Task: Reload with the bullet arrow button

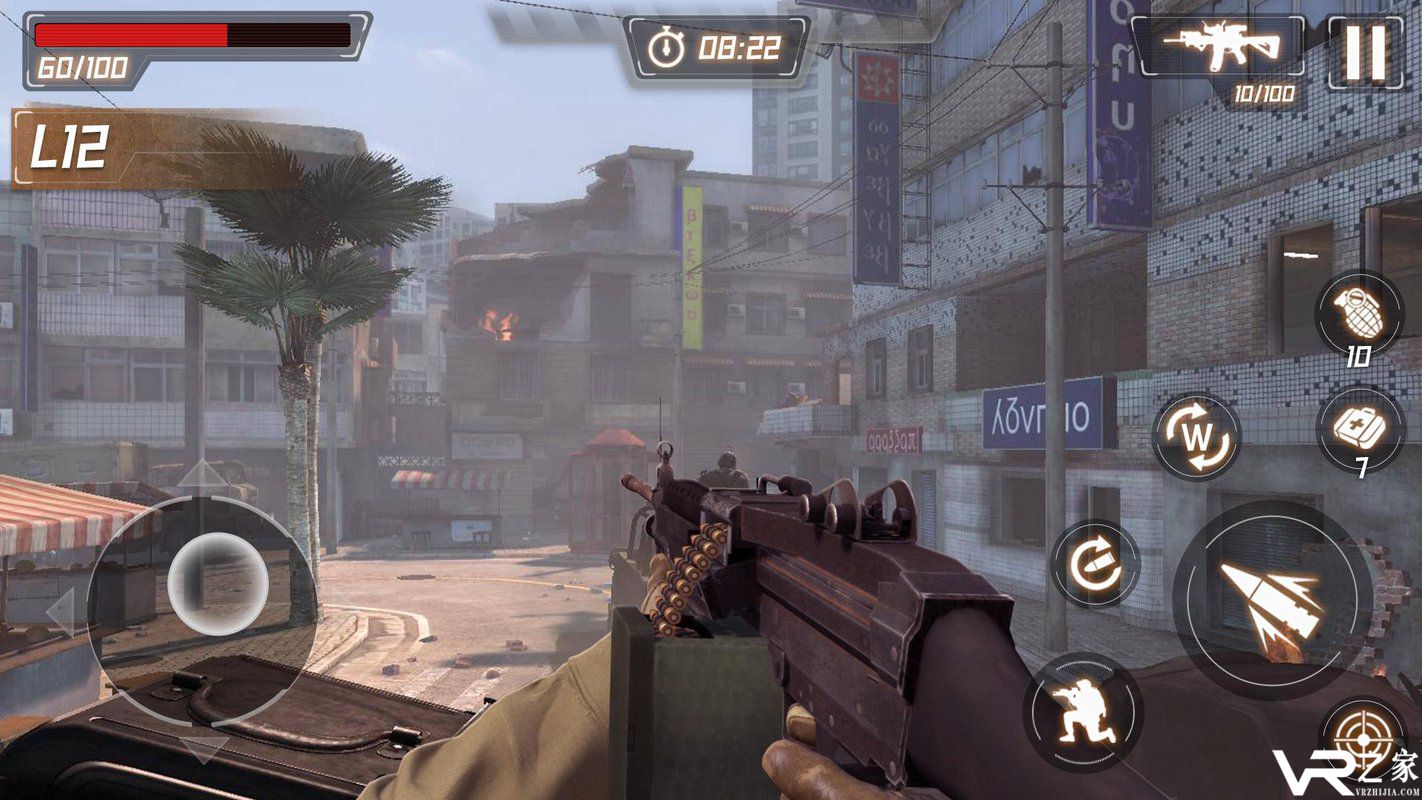Action: pyautogui.click(x=1095, y=565)
